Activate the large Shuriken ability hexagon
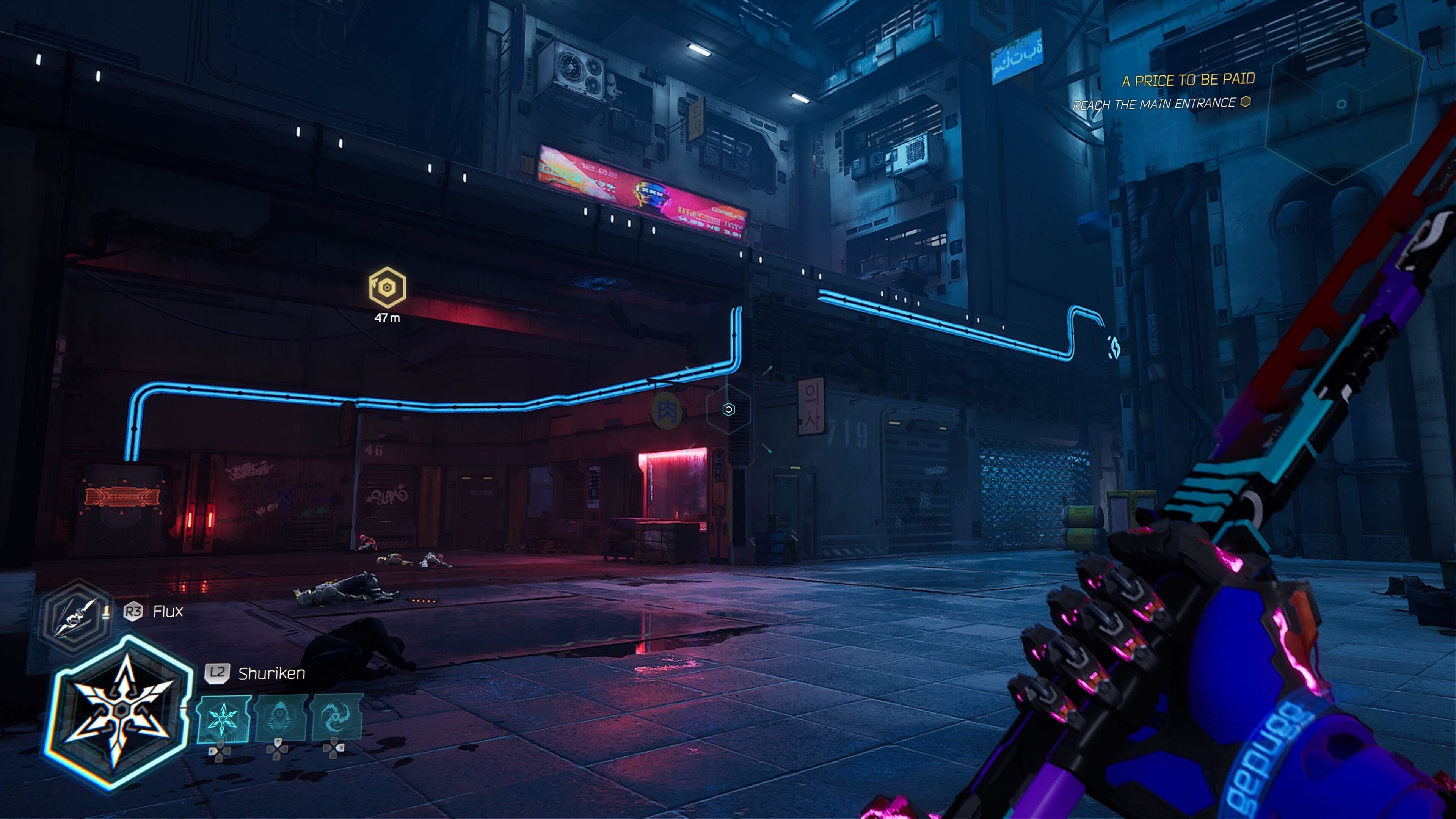 (119, 711)
